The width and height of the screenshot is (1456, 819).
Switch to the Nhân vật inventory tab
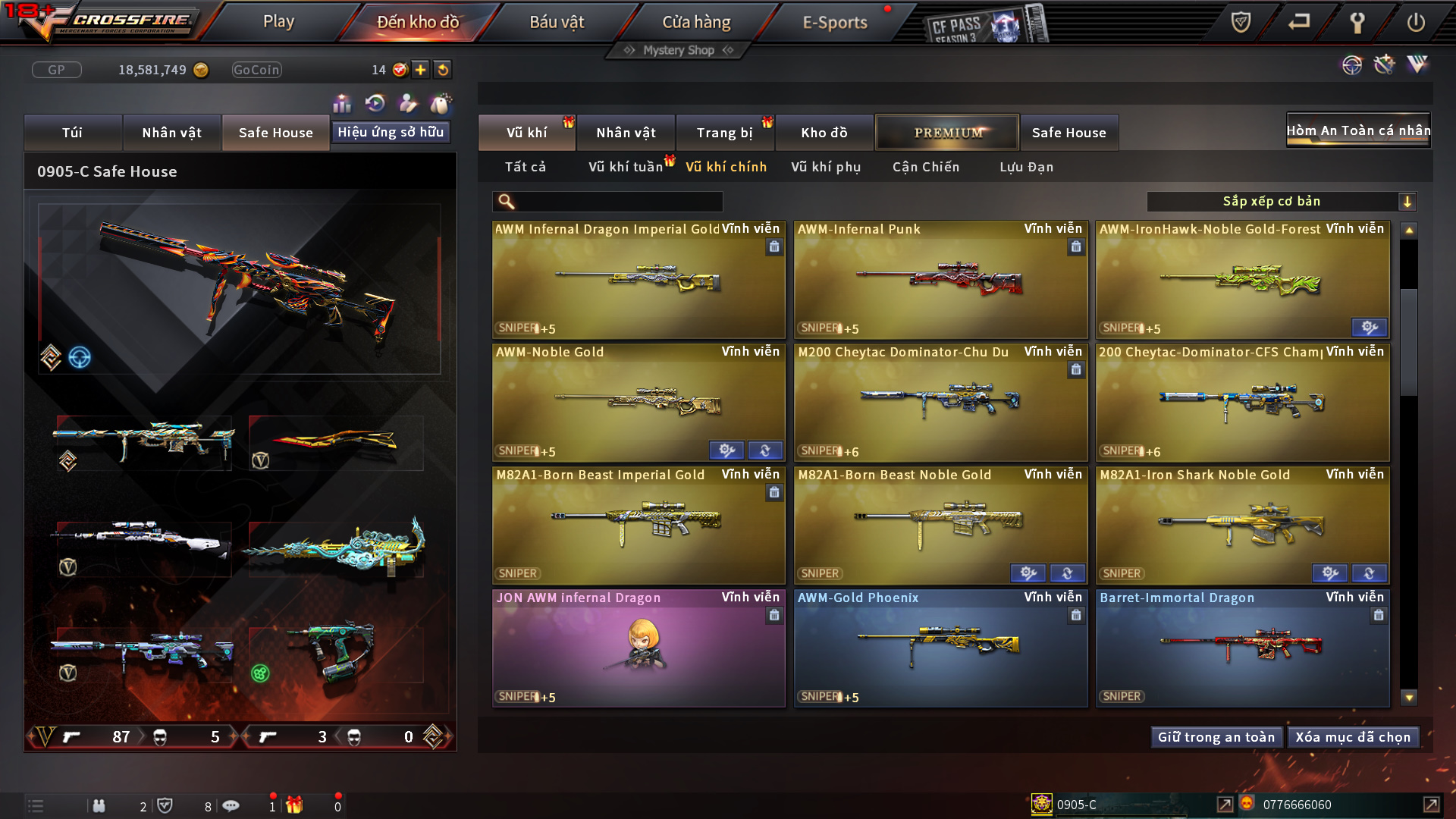tap(626, 133)
